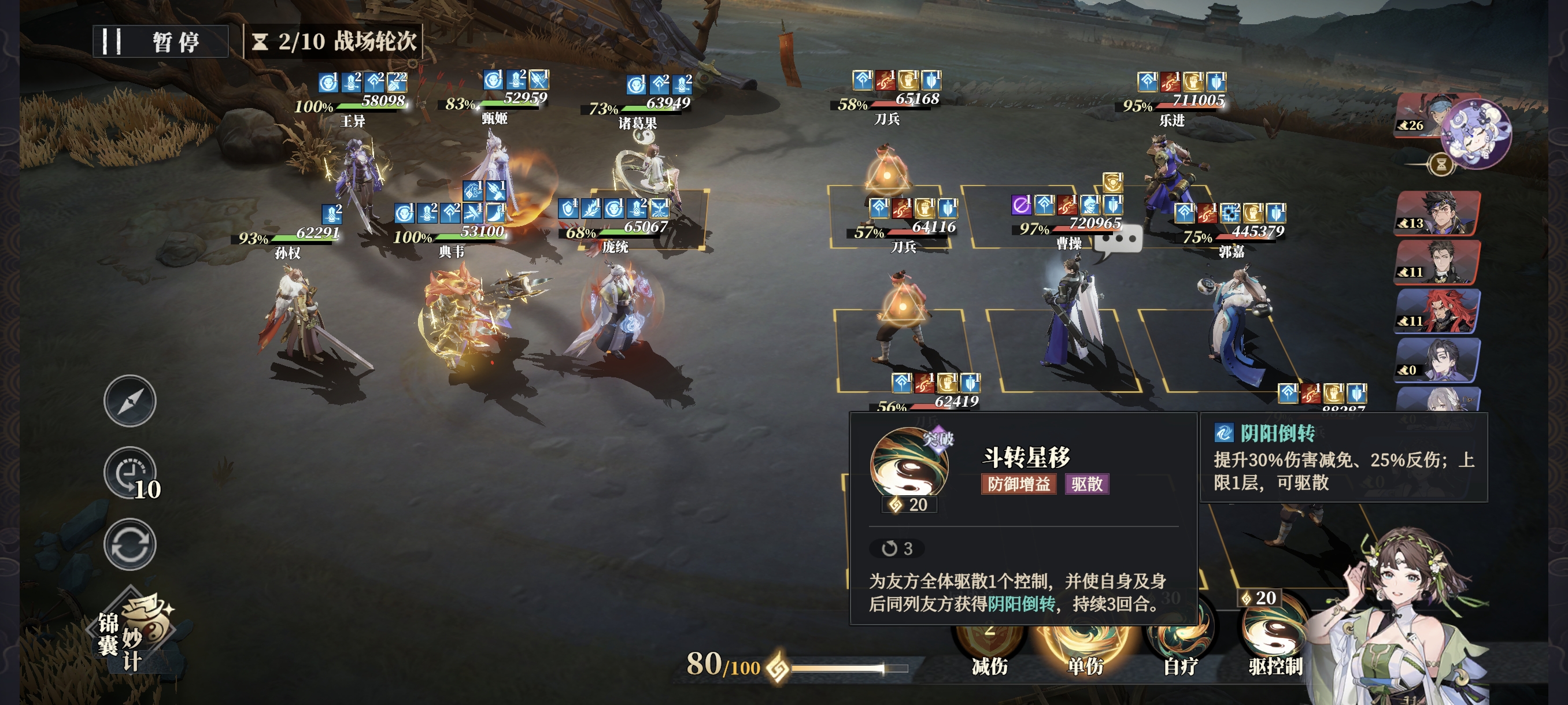Activate the clock rewind button showing 10
This screenshot has height=705, width=1568.
pos(130,474)
